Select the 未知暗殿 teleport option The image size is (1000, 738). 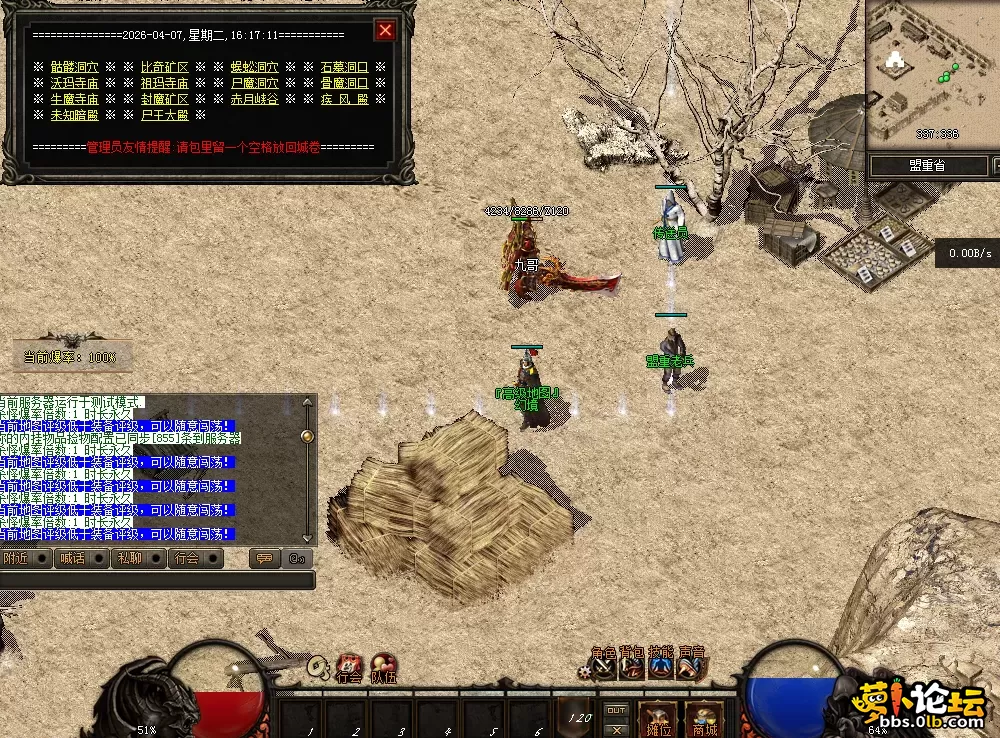(75, 115)
